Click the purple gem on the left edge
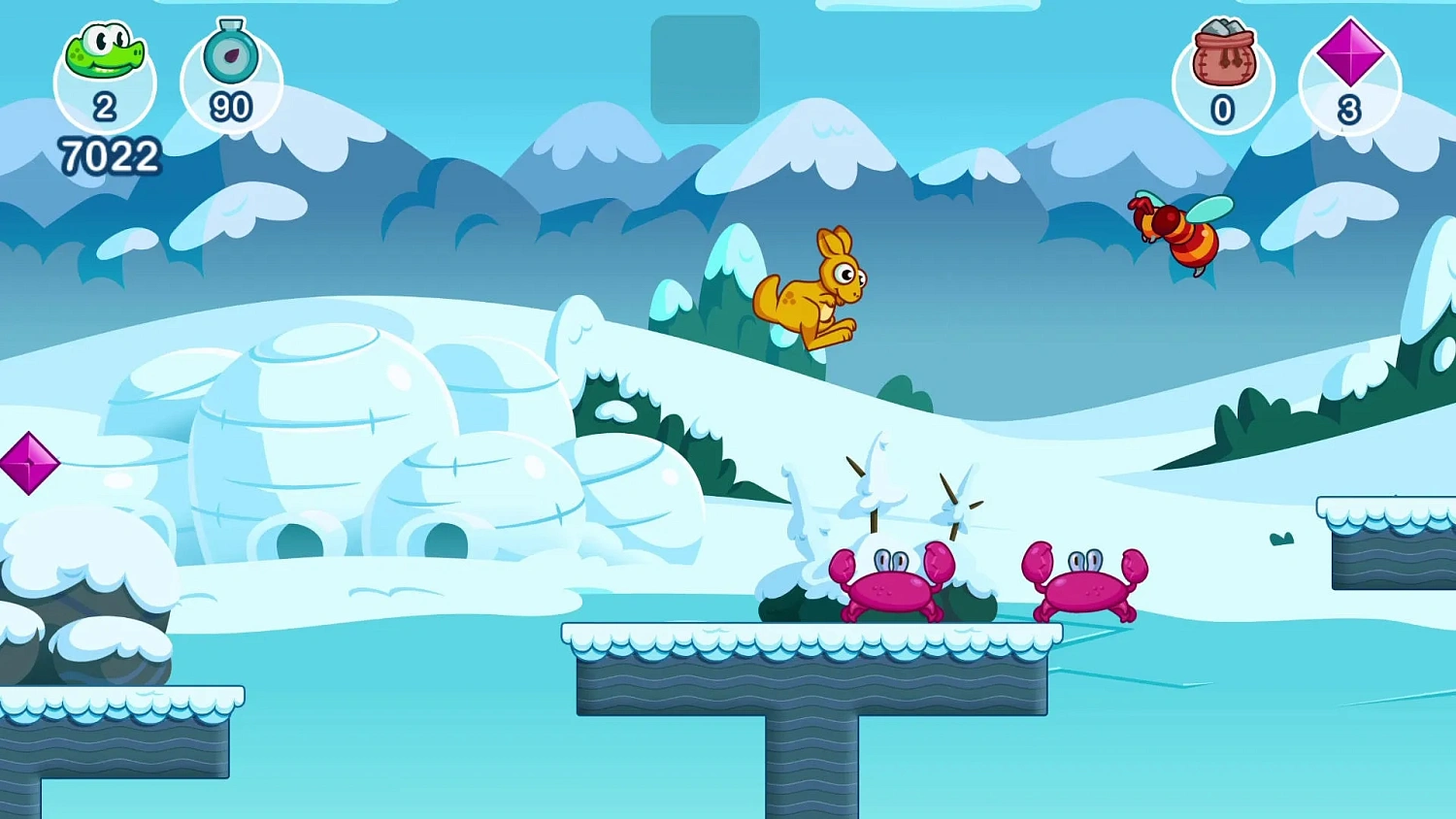Image resolution: width=1456 pixels, height=819 pixels. click(29, 464)
